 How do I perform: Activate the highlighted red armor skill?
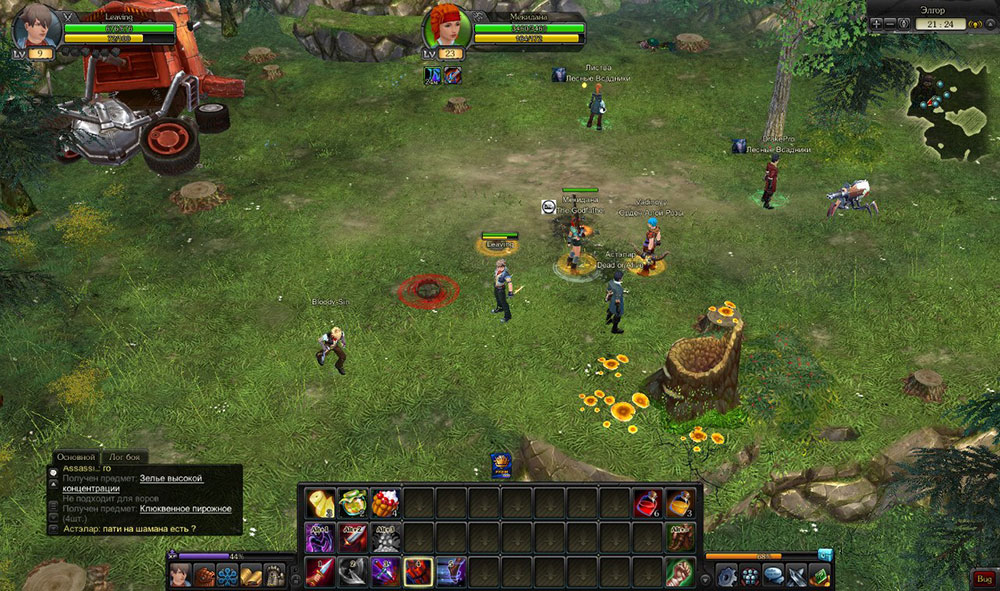[418, 571]
